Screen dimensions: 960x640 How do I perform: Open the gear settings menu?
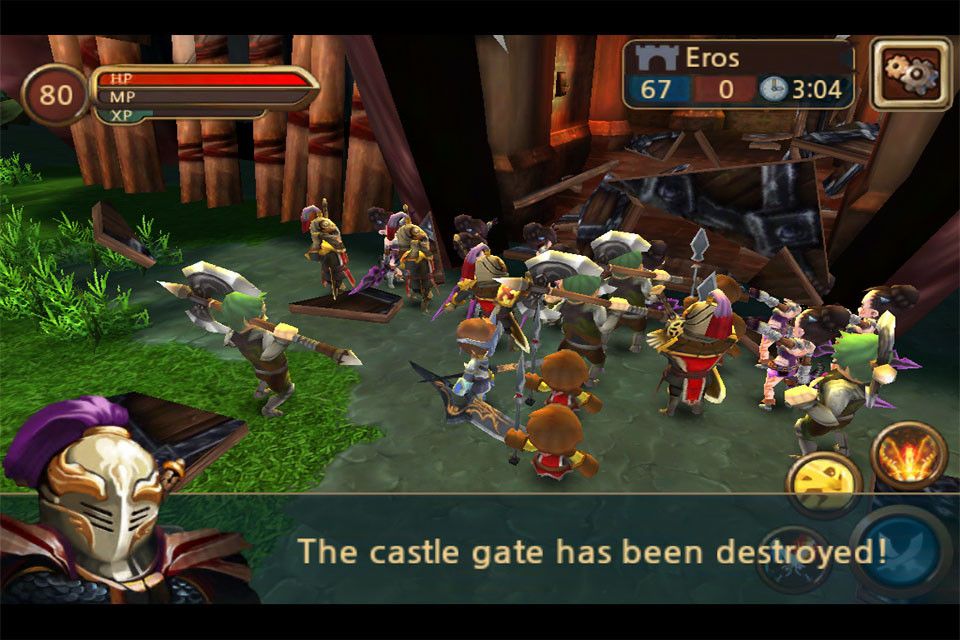(x=910, y=73)
